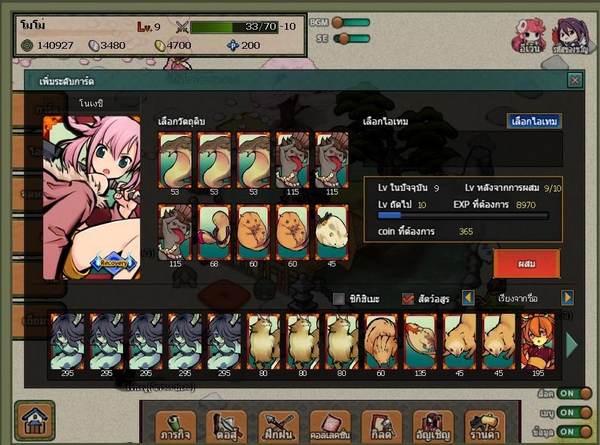Viewport: 600px width, 445px height.
Task: Tick the ชิกิฮิเมะ filter checkbox
Action: pos(338,298)
